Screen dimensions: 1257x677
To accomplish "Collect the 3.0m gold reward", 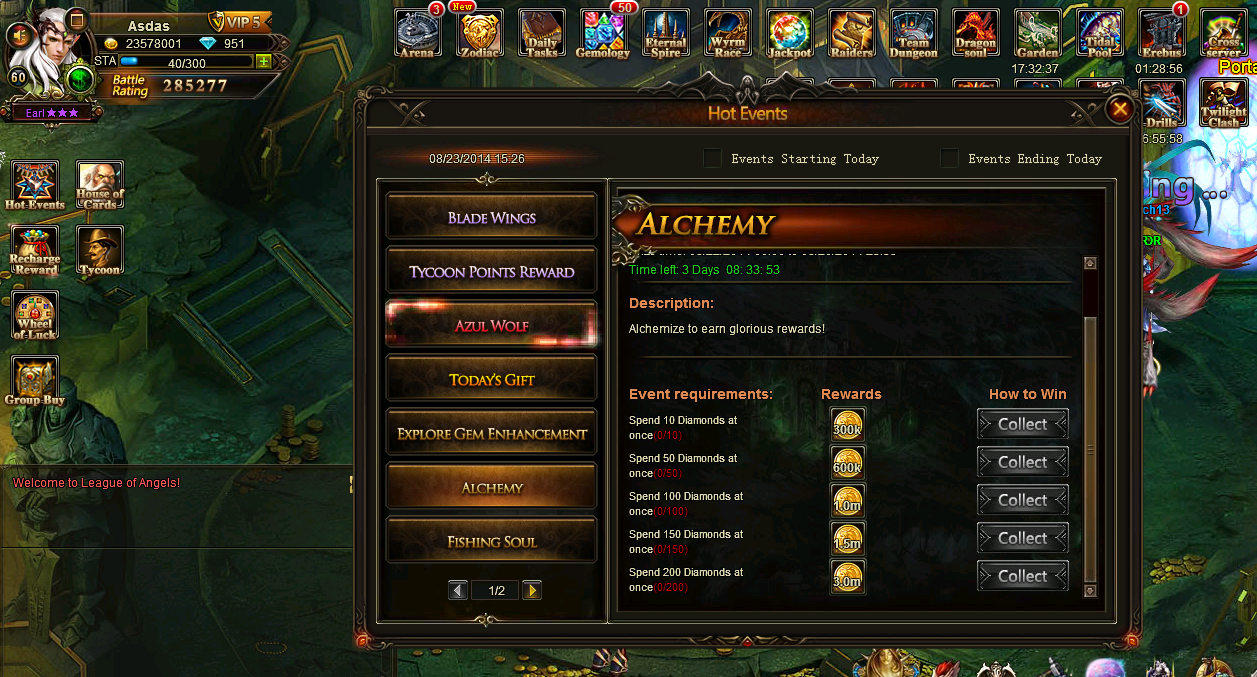I will click(1022, 576).
